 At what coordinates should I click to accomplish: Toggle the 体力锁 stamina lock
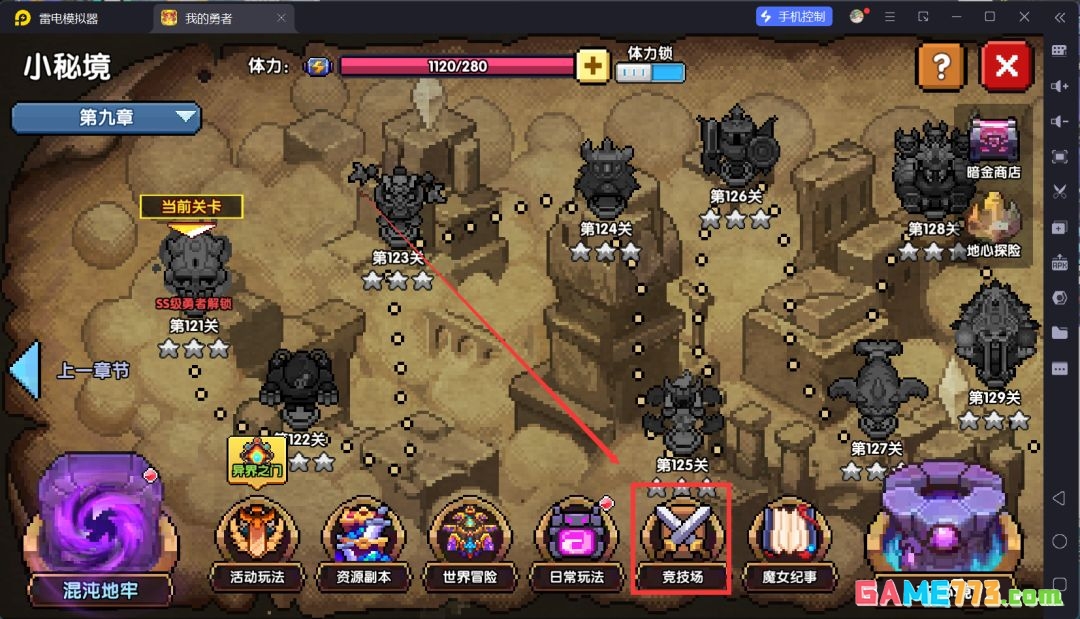(x=651, y=72)
